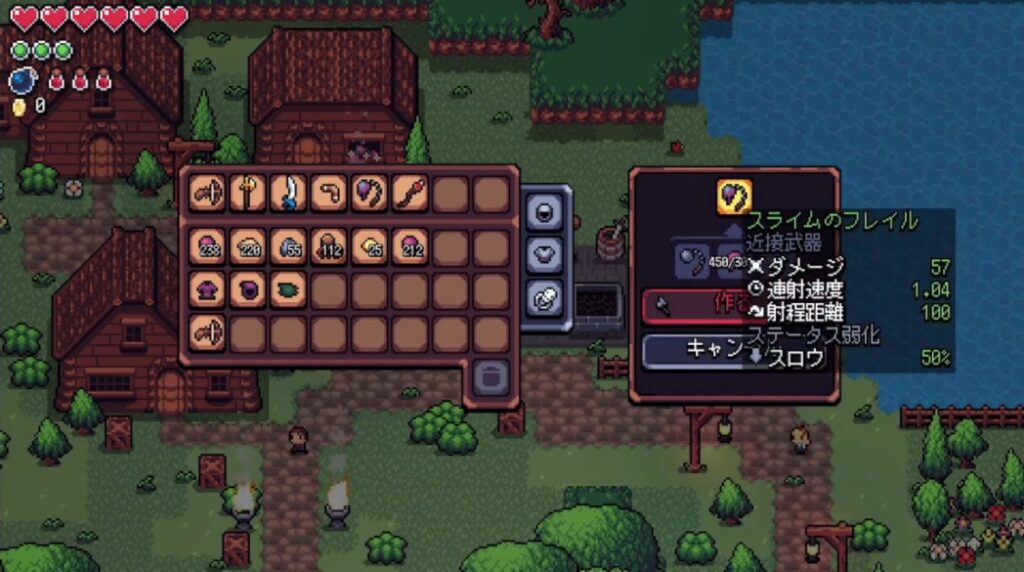Open the helmet equipment slot
The image size is (1024, 572).
(547, 211)
